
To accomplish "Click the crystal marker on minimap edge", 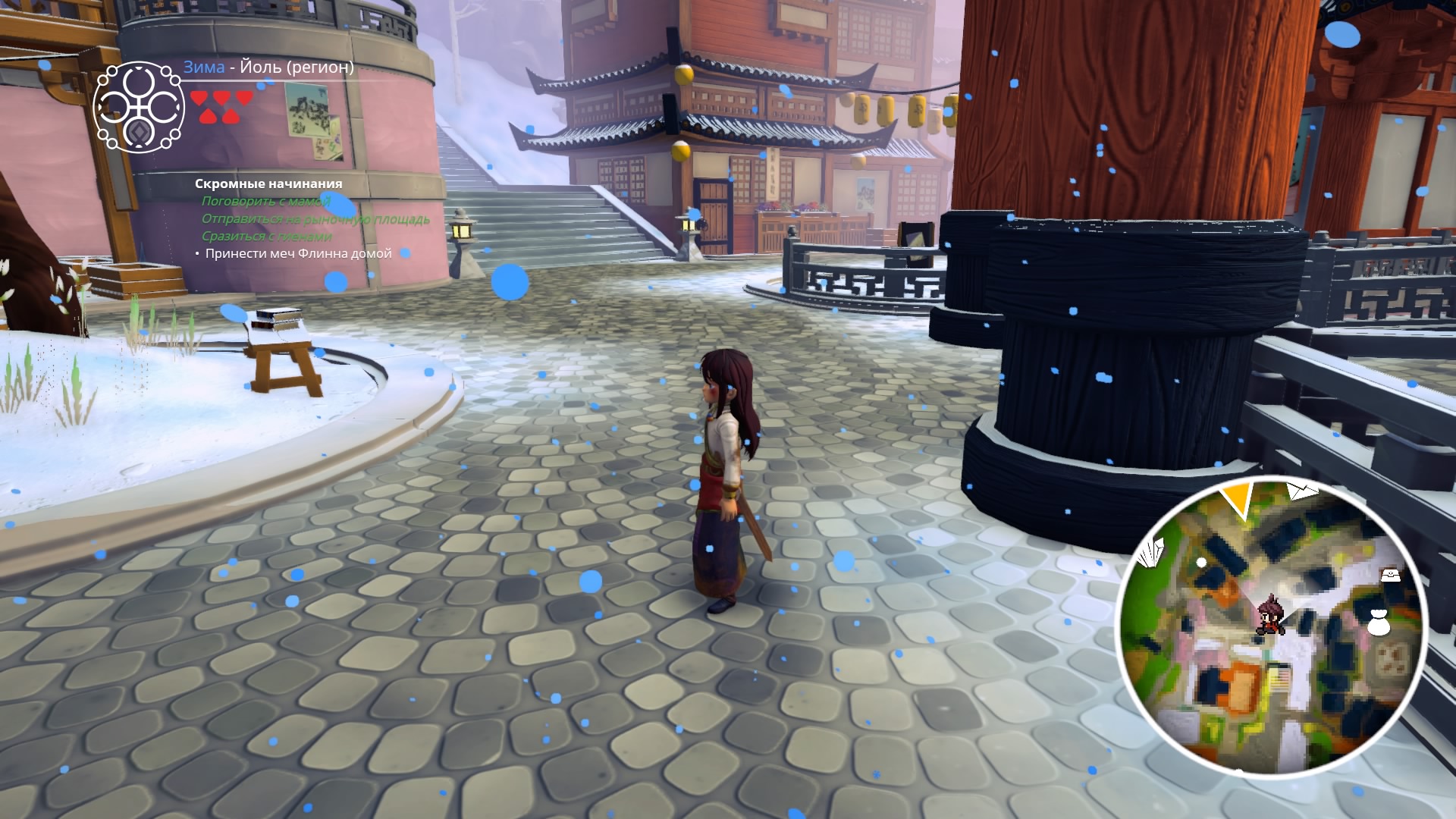I will click(1152, 551).
